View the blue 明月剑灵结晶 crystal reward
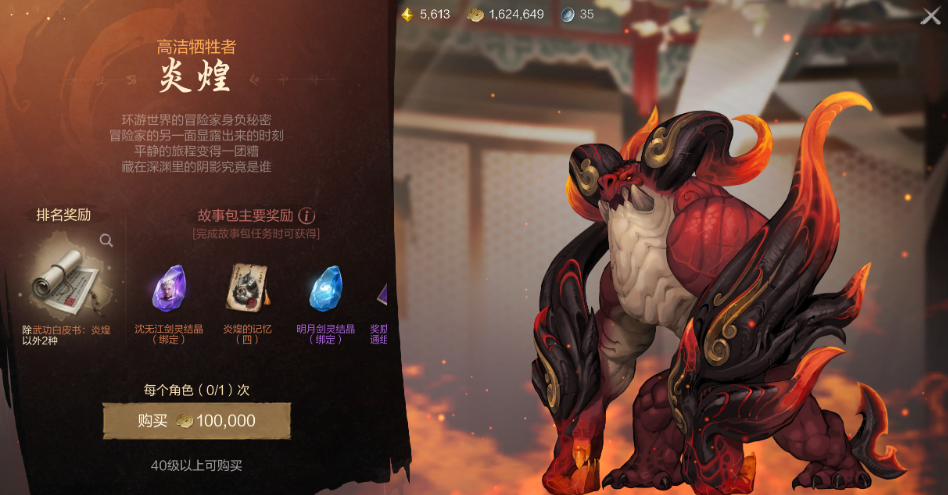948x495 pixels. 326,289
